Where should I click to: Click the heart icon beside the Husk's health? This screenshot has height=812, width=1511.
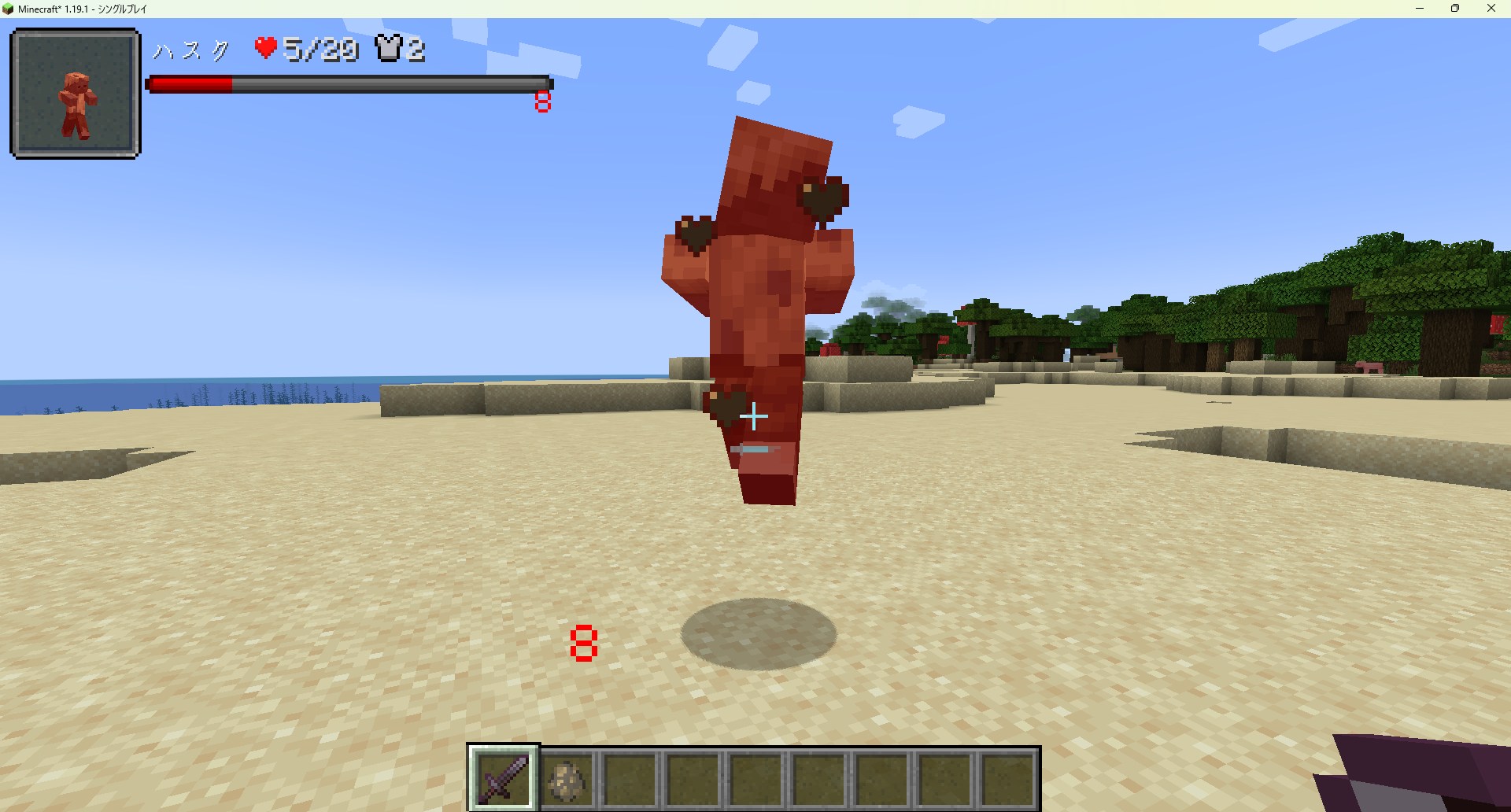(x=264, y=47)
